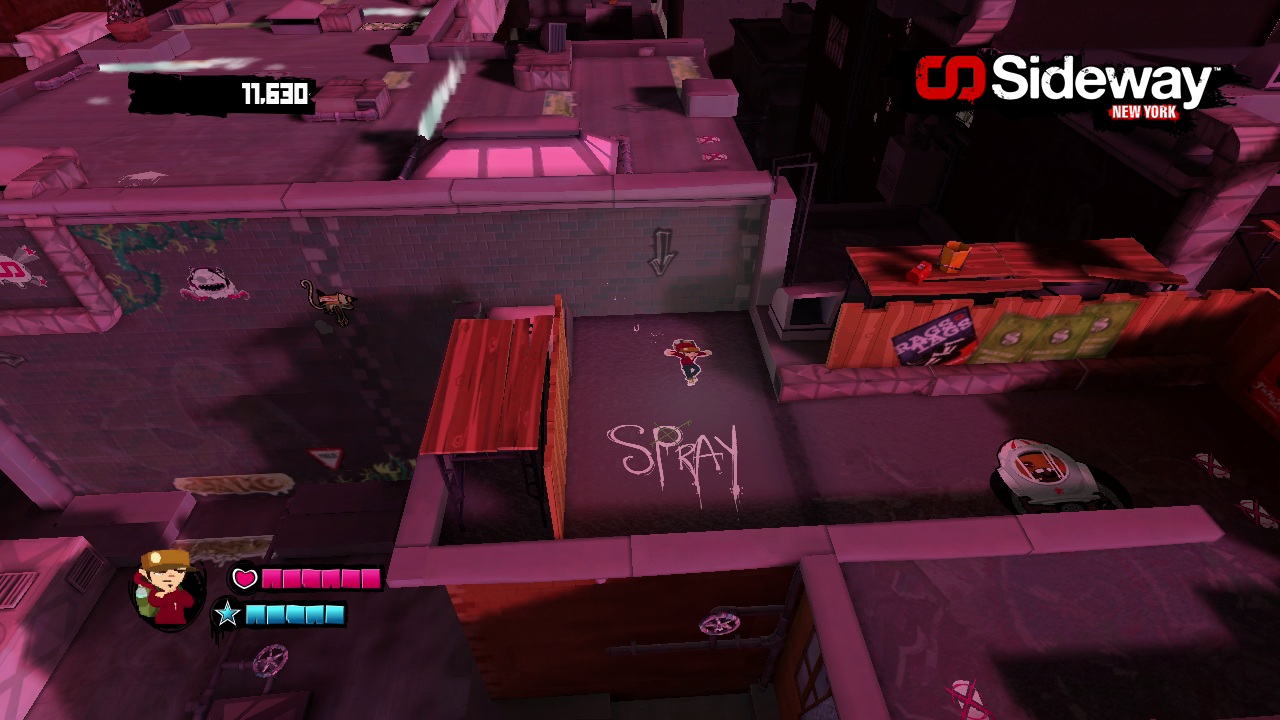Viewport: 1280px width, 720px height.
Task: Click the monkey graffiti sticker on the wall
Action: click(x=335, y=303)
